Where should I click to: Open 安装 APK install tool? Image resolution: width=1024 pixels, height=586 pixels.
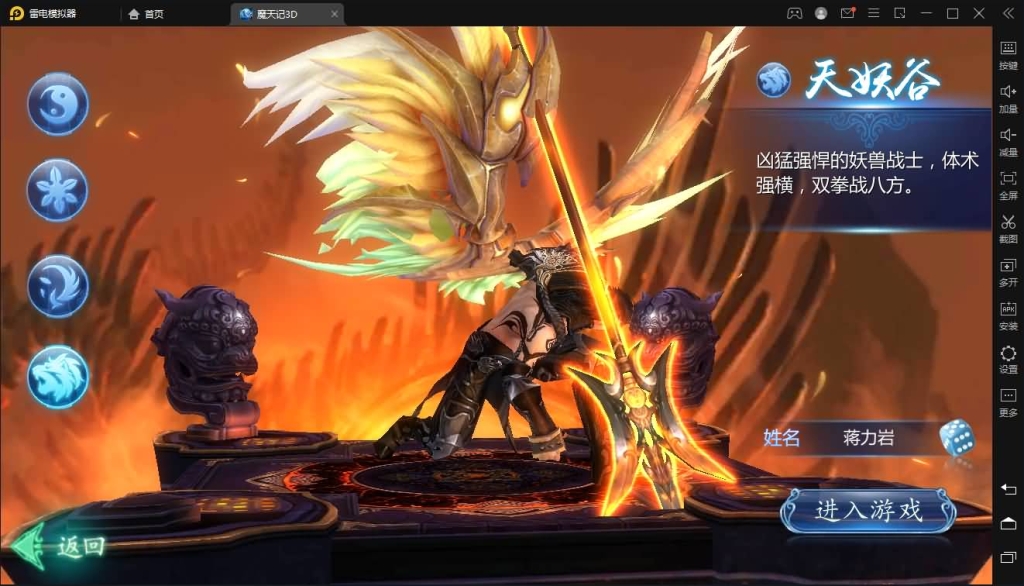[x=1008, y=315]
